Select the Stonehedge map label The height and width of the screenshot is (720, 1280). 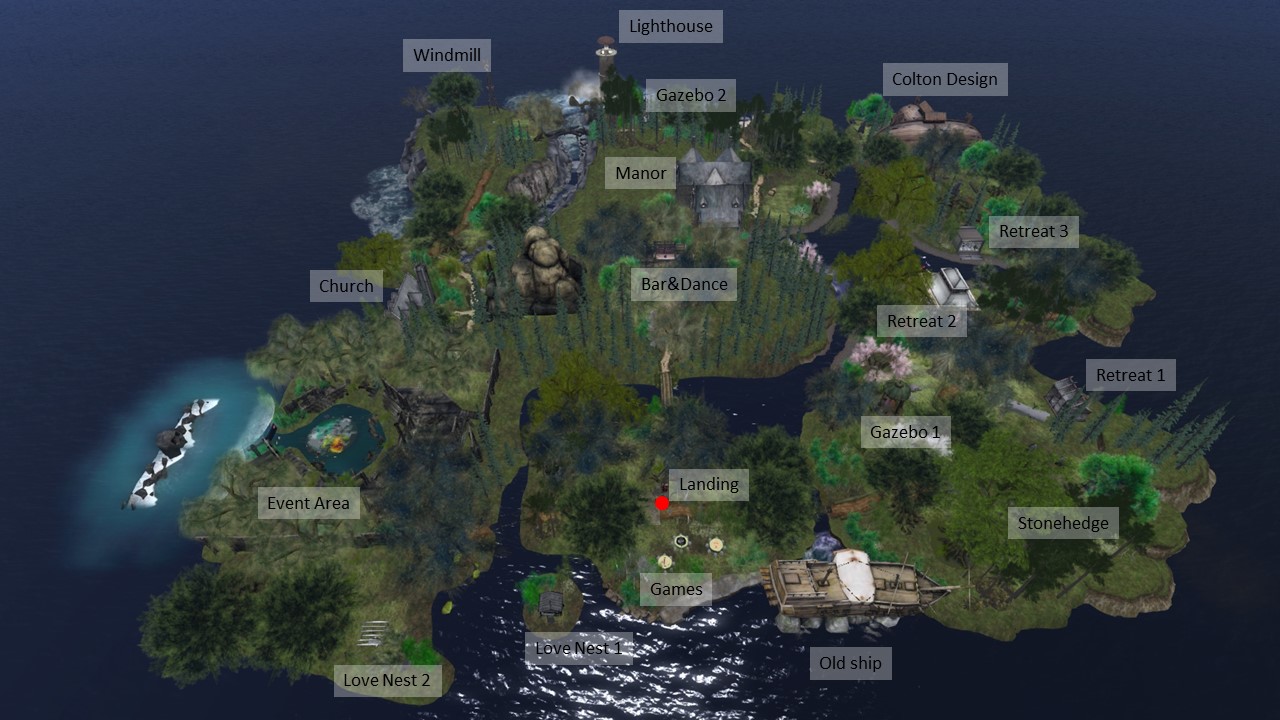tap(1062, 523)
